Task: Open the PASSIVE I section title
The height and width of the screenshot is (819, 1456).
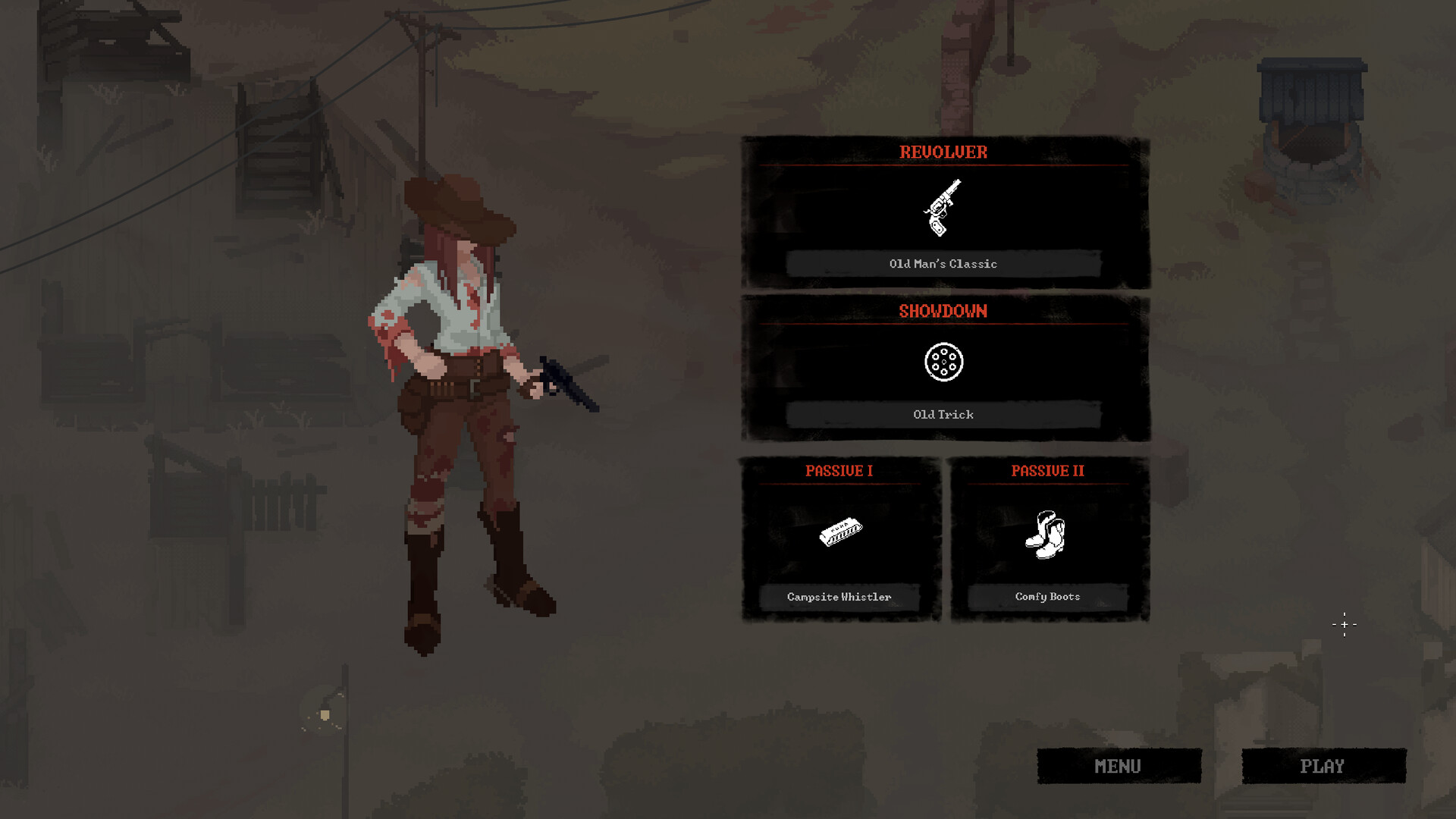Action: 839,470
